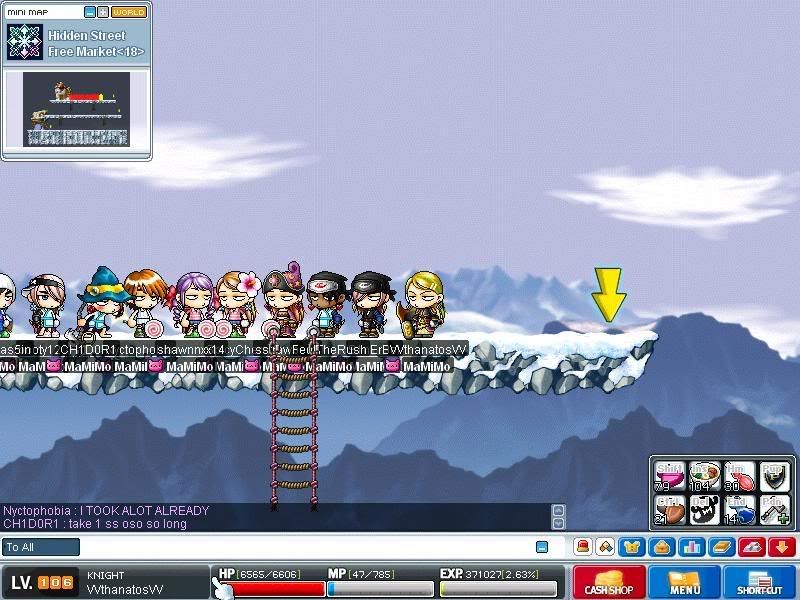The width and height of the screenshot is (800, 600).
Task: Open the equipment shirt icon button
Action: pos(631,547)
